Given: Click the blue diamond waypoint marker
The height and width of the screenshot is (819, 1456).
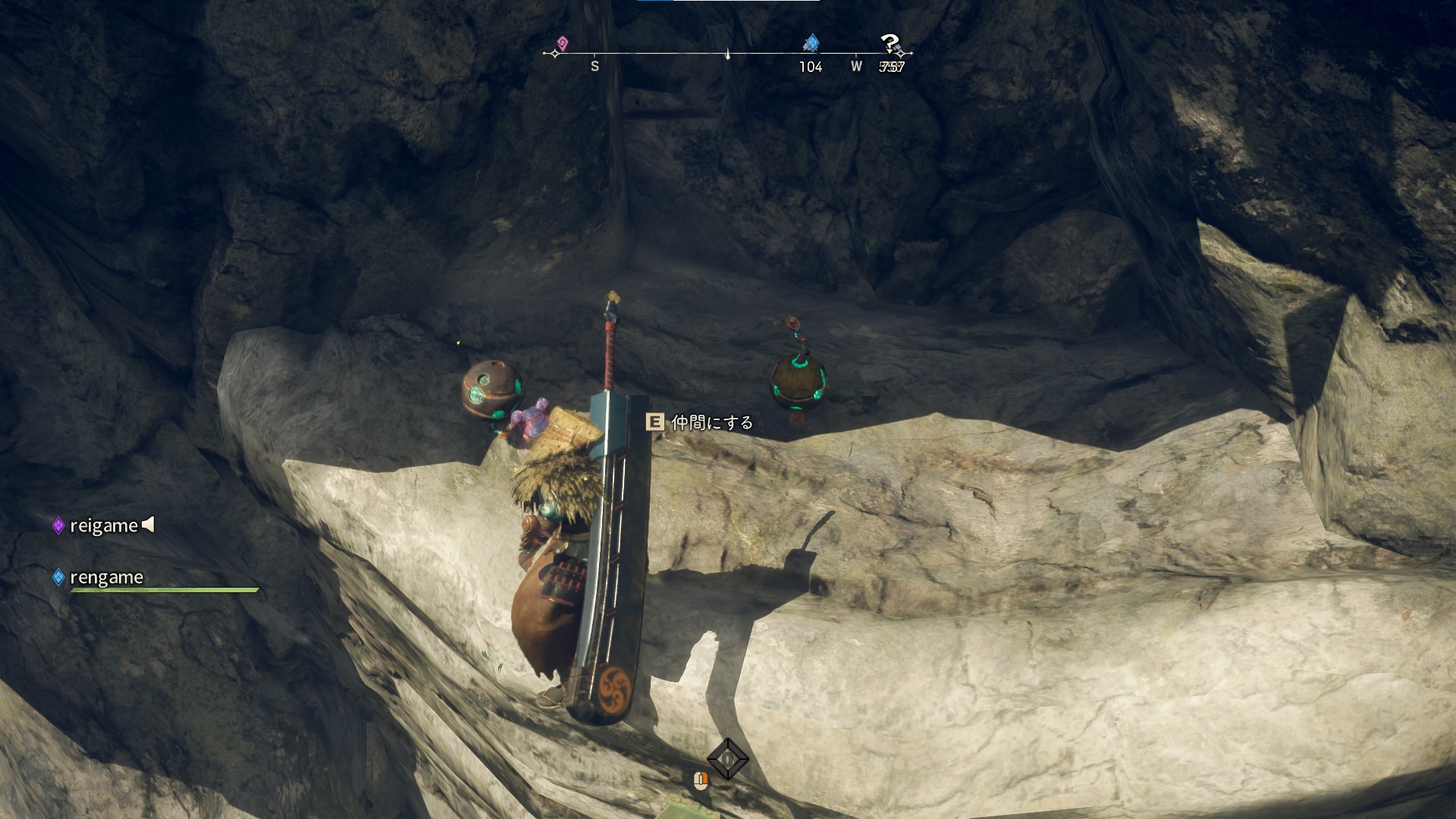Looking at the screenshot, I should pyautogui.click(x=811, y=42).
